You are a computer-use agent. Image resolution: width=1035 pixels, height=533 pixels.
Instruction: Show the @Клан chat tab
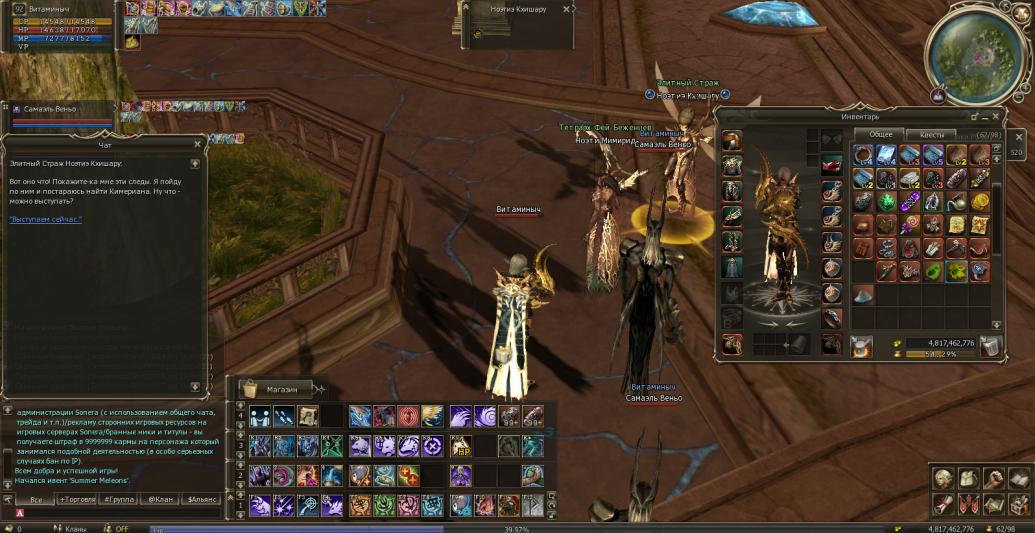click(x=161, y=498)
